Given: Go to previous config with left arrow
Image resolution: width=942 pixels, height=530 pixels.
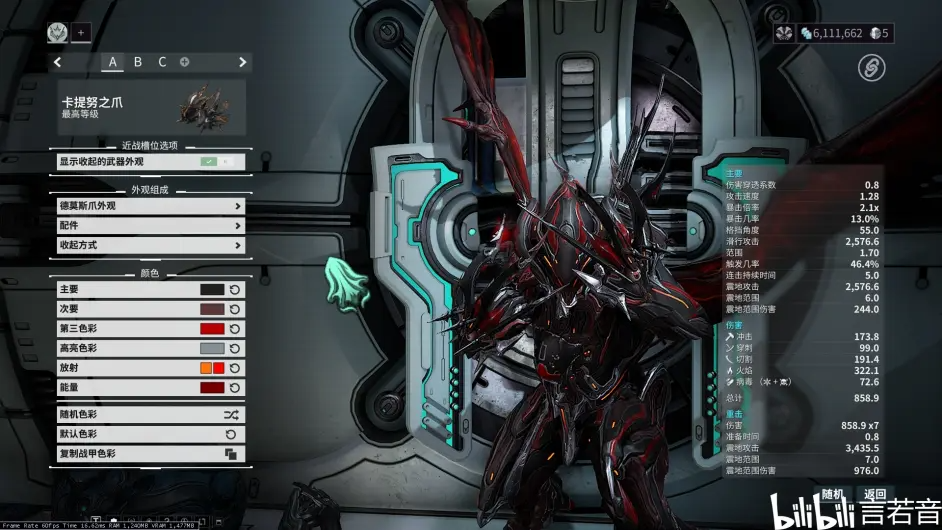Looking at the screenshot, I should (60, 62).
